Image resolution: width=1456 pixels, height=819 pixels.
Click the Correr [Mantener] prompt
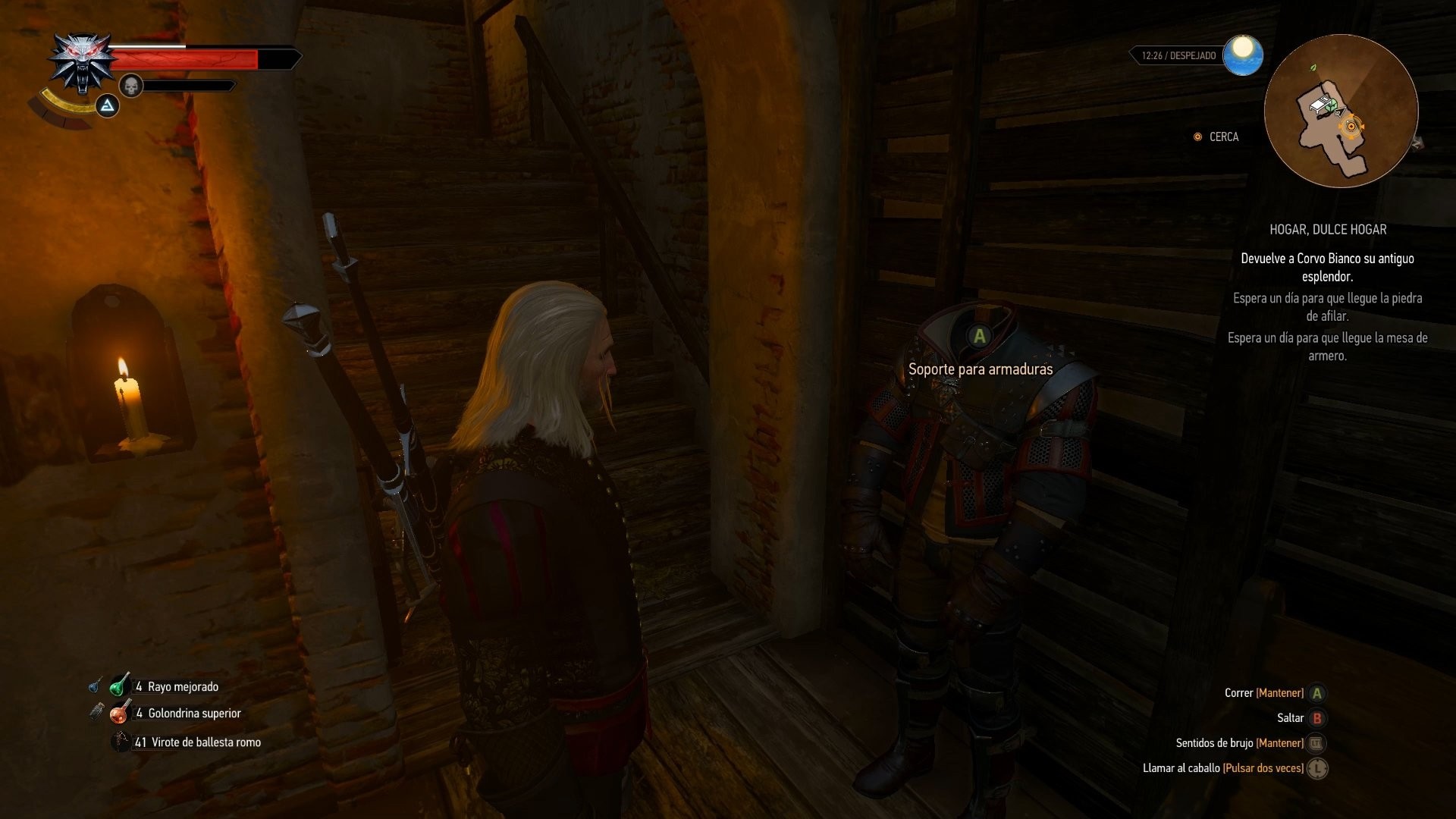click(1318, 692)
